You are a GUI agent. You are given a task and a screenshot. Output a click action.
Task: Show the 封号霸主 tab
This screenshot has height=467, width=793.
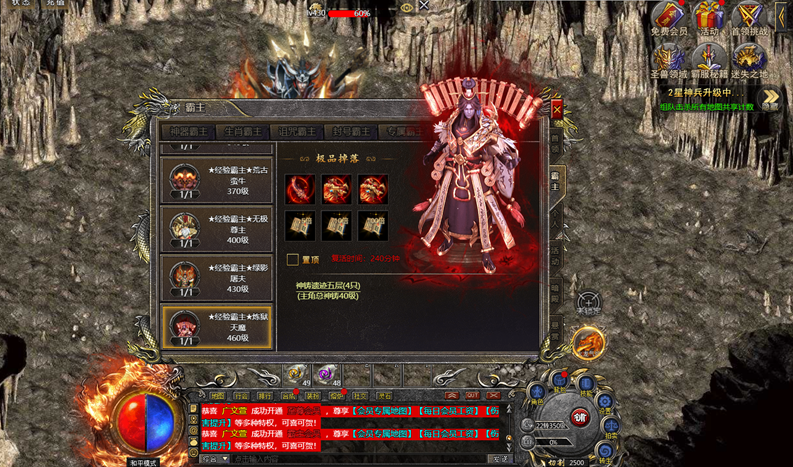click(349, 132)
